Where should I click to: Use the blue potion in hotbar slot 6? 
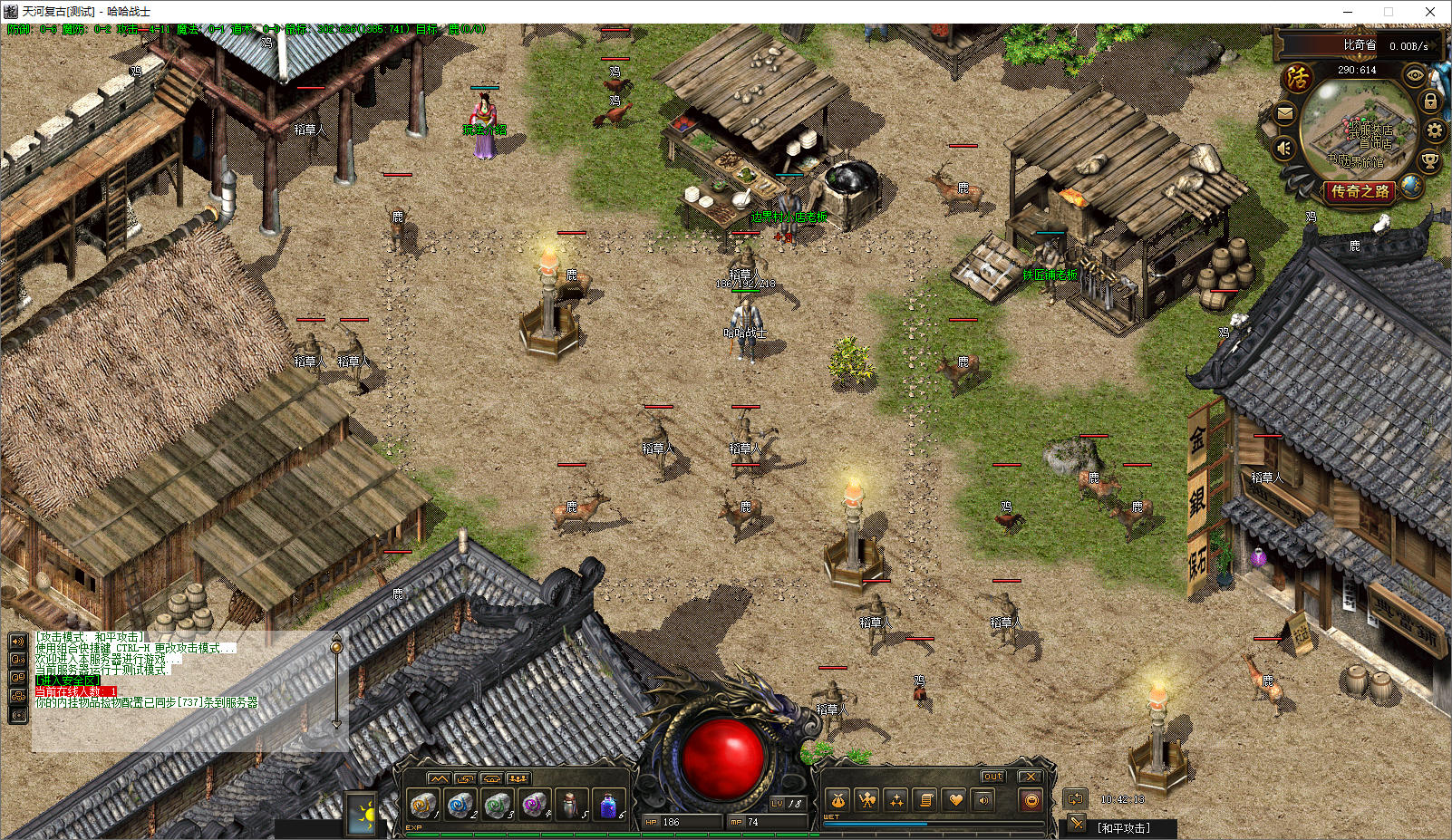pos(608,804)
